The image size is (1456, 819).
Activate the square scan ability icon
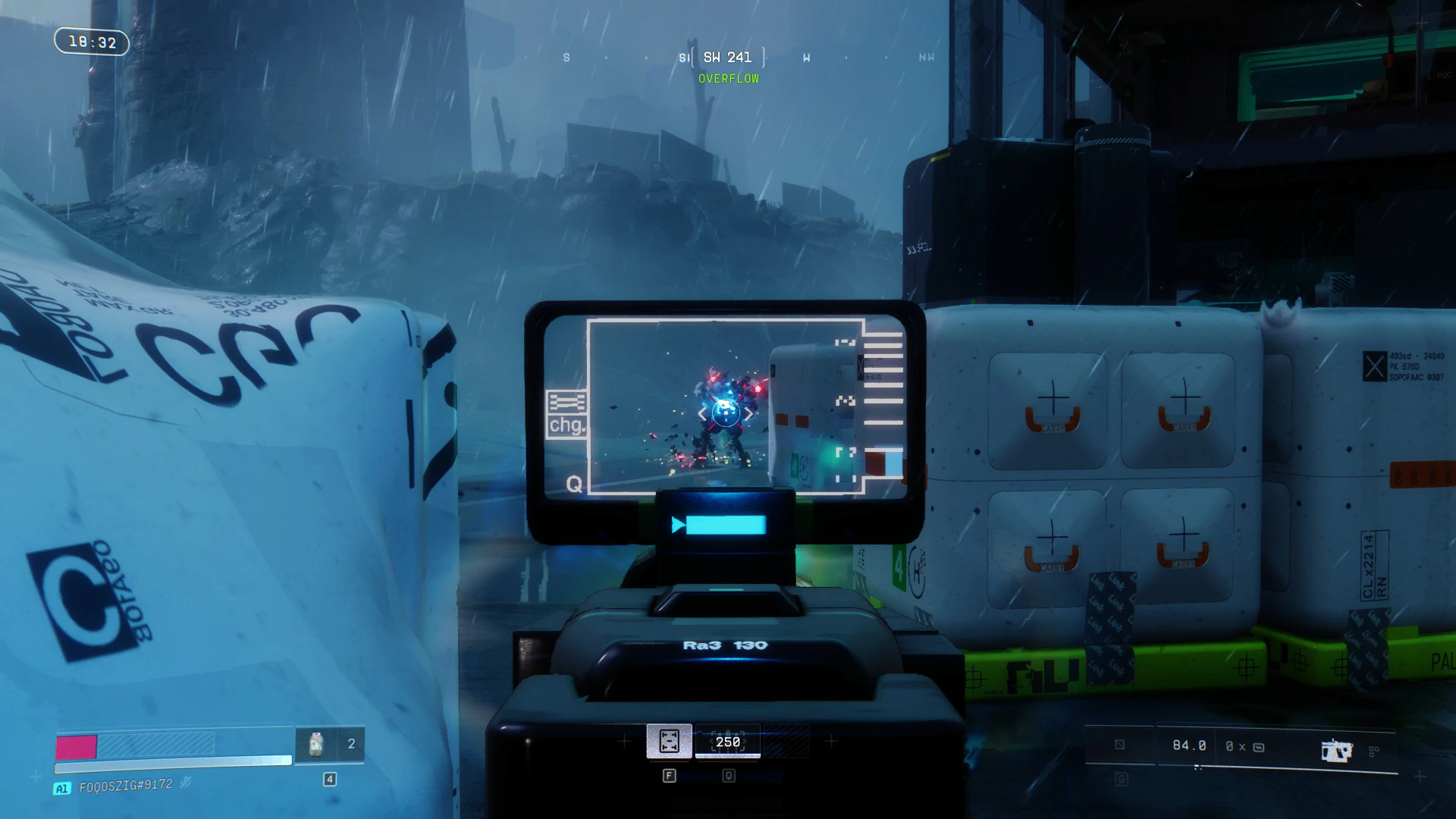pyautogui.click(x=669, y=741)
